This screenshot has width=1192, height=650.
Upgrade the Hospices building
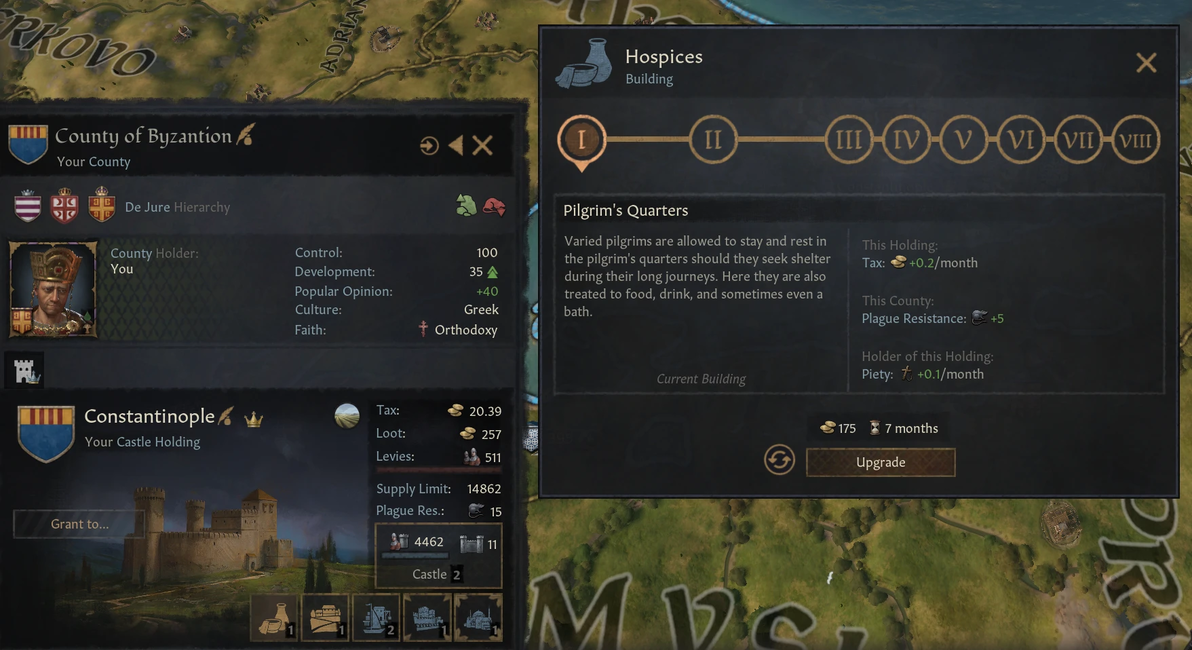(880, 462)
